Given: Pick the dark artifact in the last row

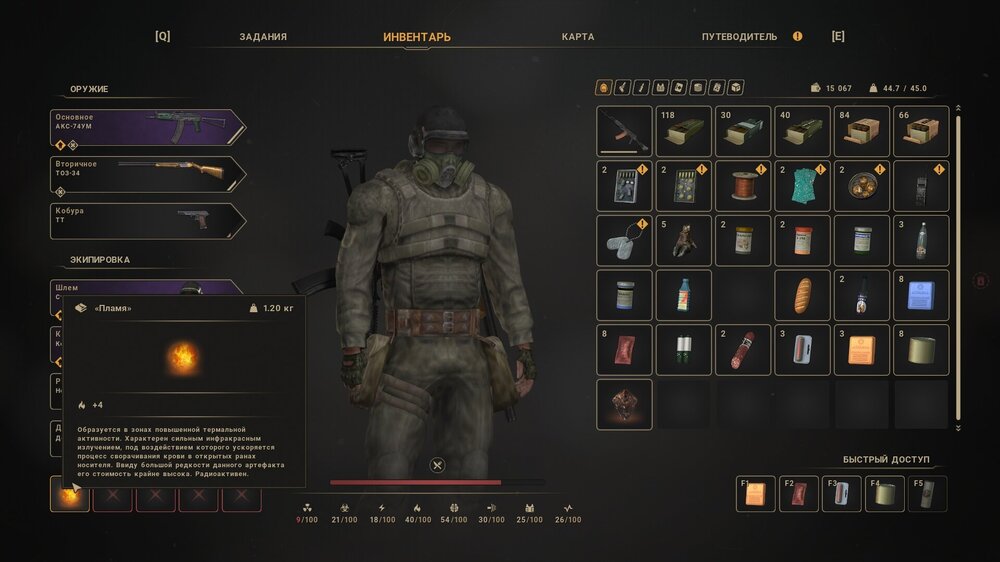Looking at the screenshot, I should (x=624, y=404).
